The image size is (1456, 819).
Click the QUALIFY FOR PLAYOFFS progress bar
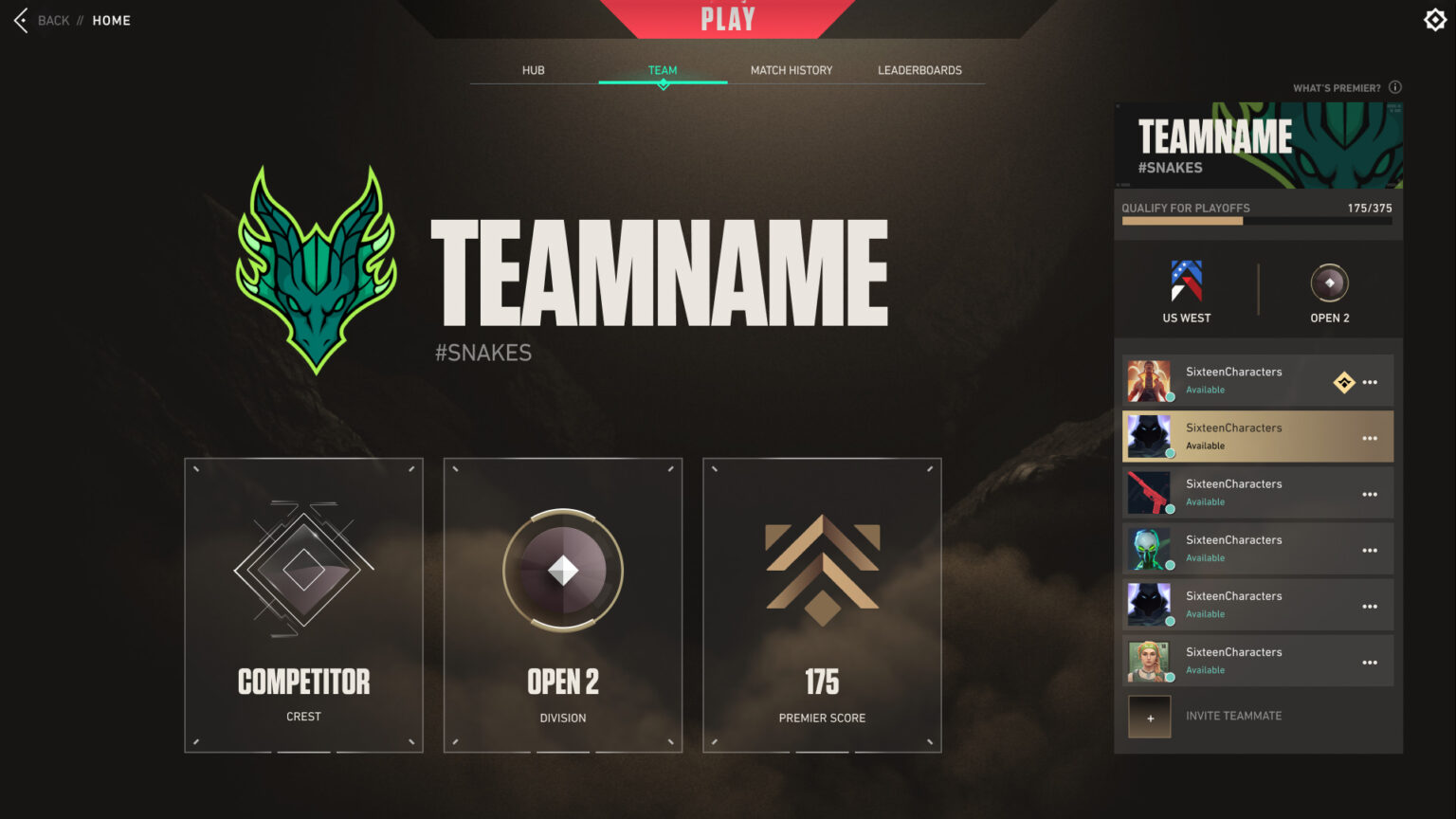(1257, 220)
